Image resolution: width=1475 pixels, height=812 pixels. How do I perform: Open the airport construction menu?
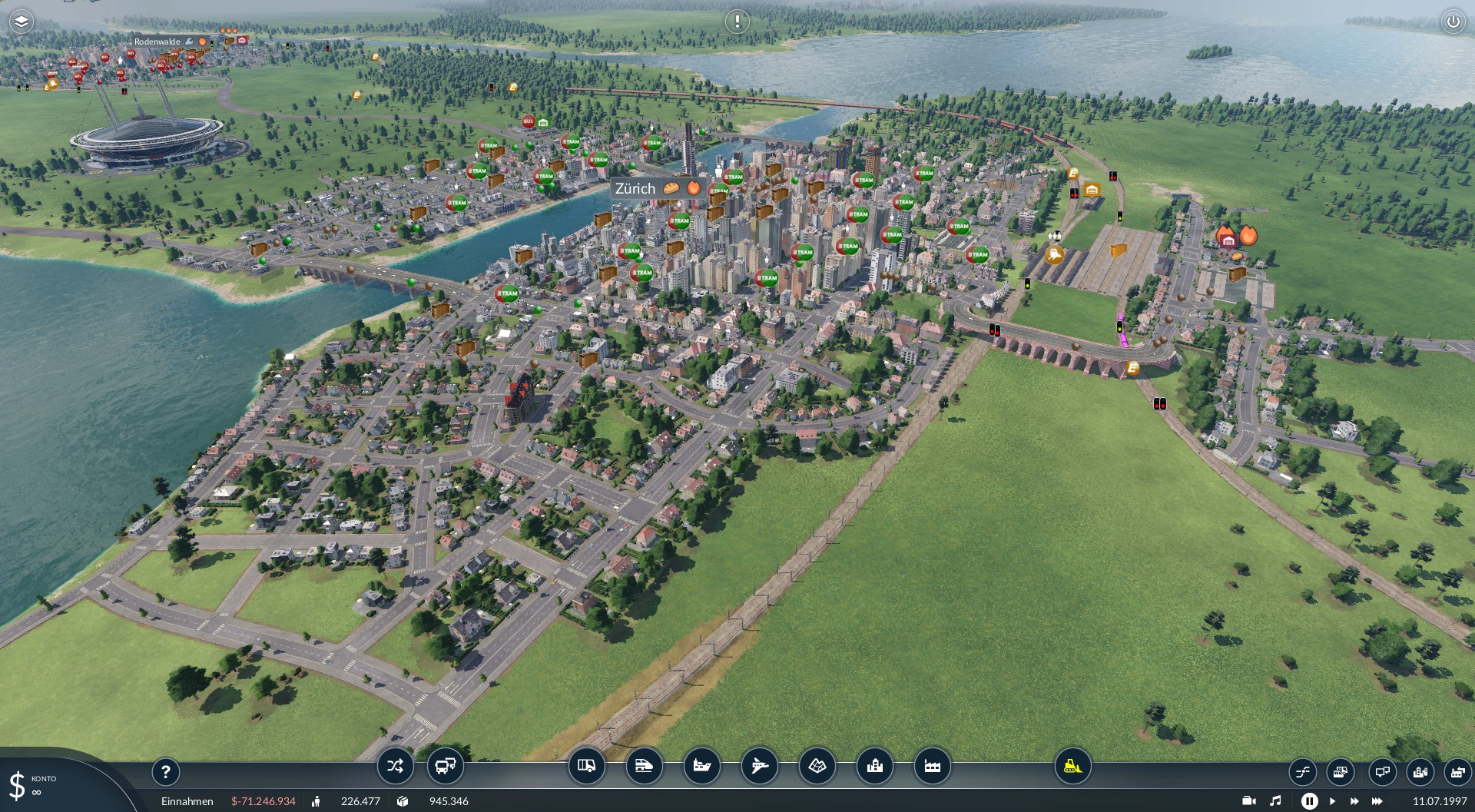[759, 766]
